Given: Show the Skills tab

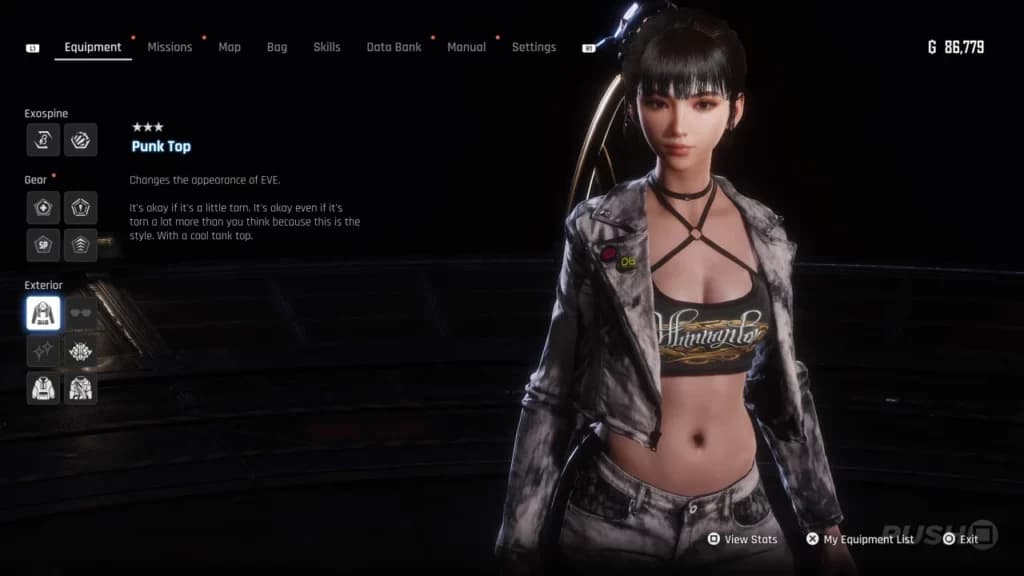Looking at the screenshot, I should (x=326, y=47).
